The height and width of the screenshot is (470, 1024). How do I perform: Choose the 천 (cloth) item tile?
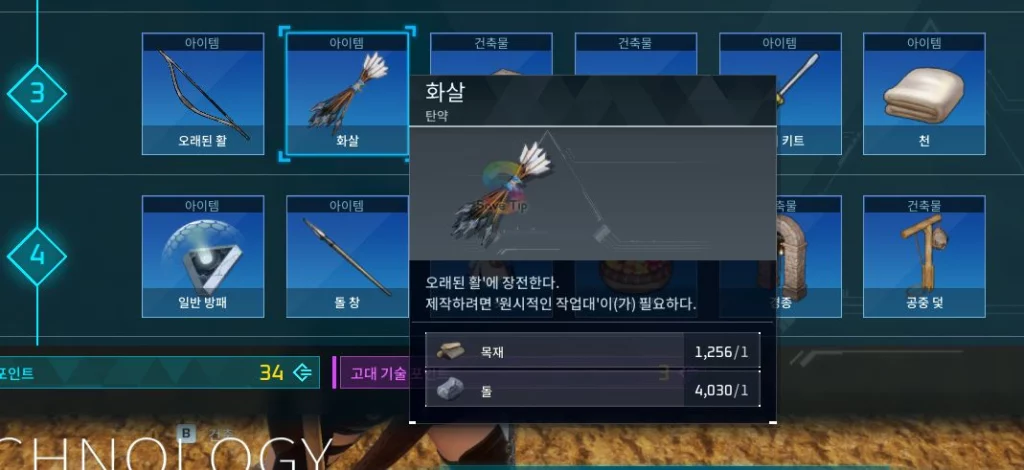pos(923,94)
